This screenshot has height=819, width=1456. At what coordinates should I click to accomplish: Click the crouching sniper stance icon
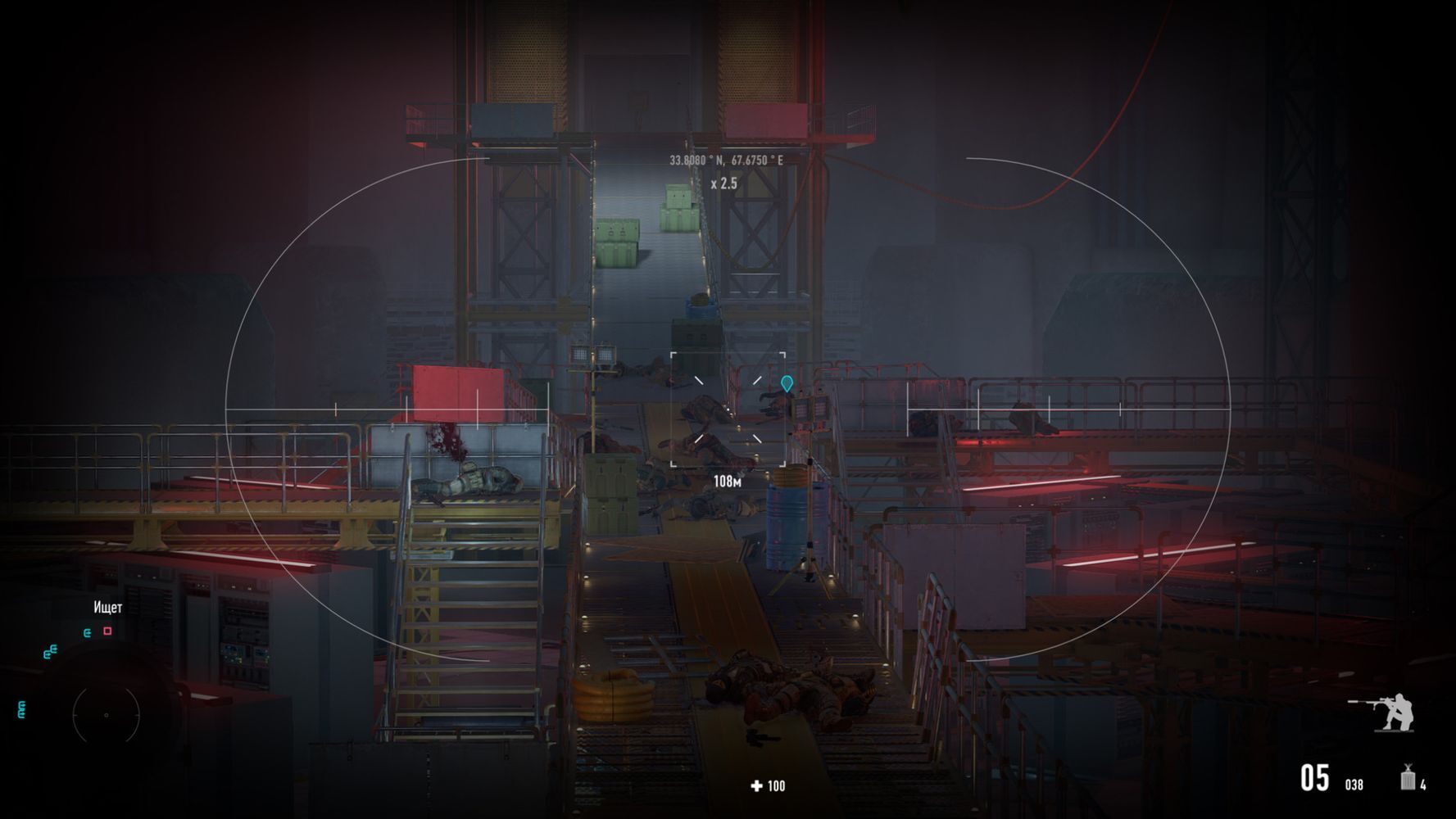pyautogui.click(x=1386, y=712)
